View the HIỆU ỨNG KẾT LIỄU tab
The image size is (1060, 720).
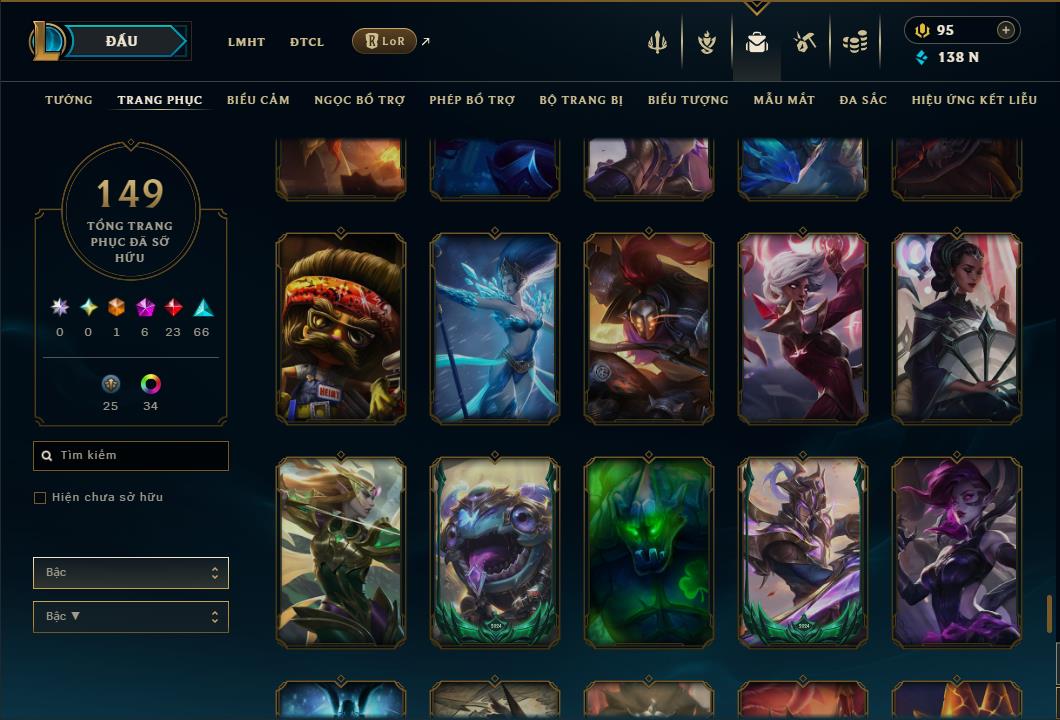pyautogui.click(x=975, y=100)
